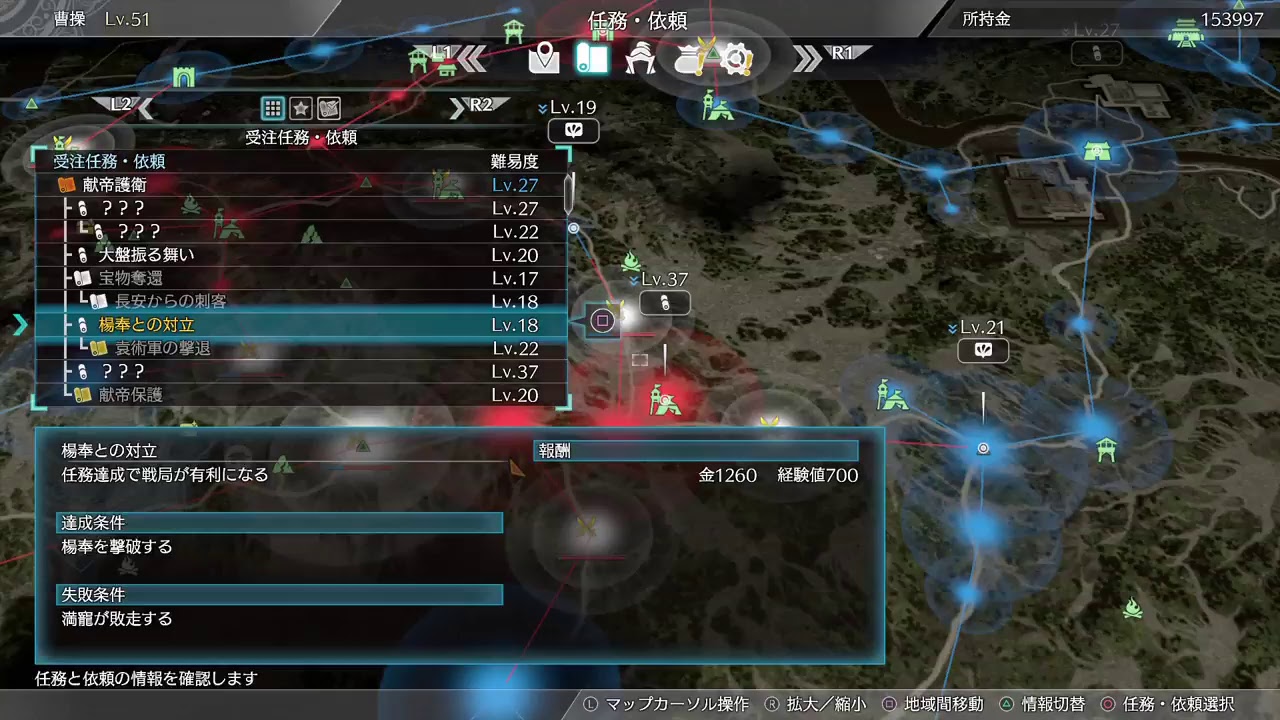Click the quest list scrollbar
This screenshot has height=720, width=1280.
tap(567, 193)
